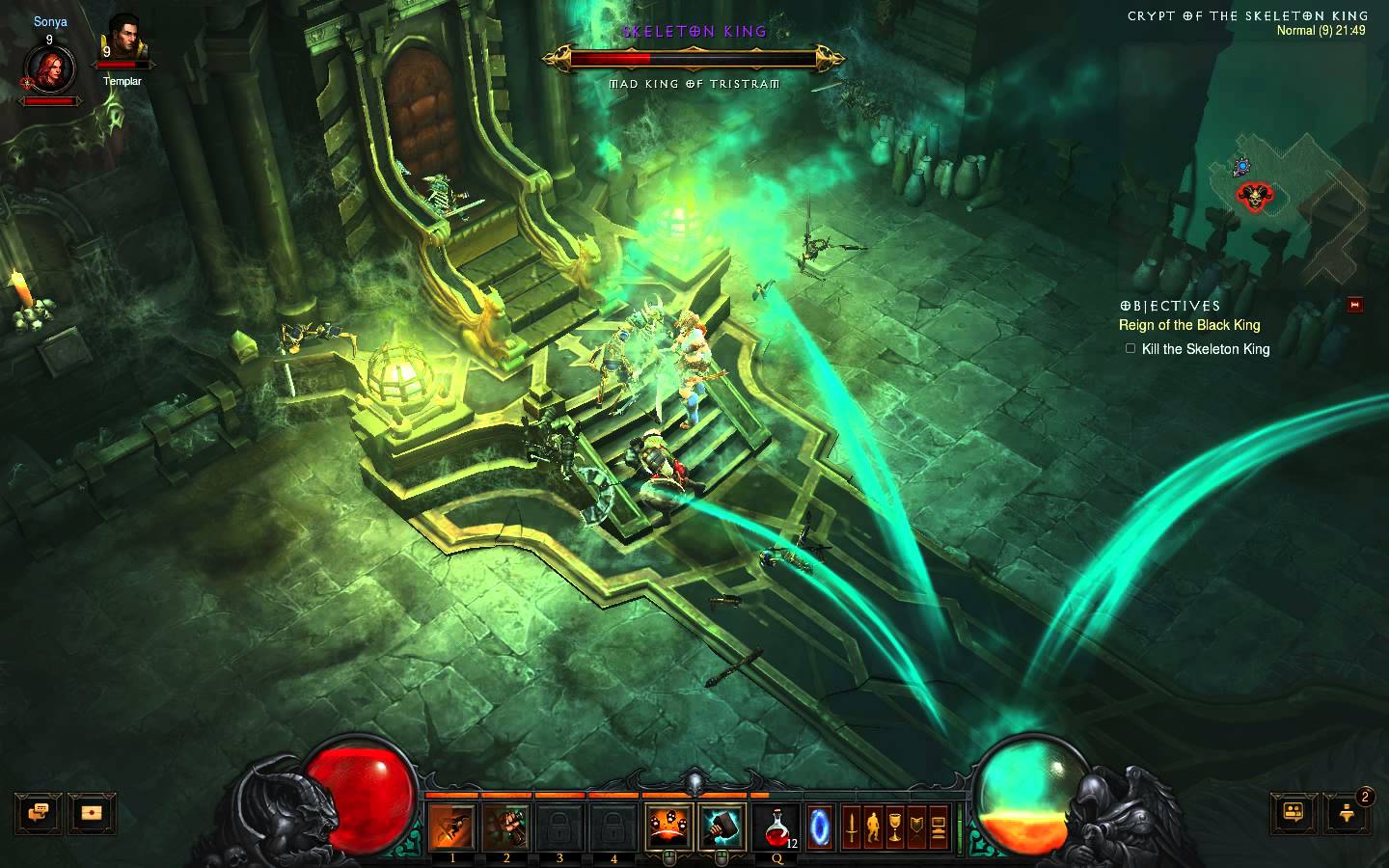Viewport: 1389px width, 868px height.
Task: Open the chat speech bubble button
Action: (x=39, y=812)
